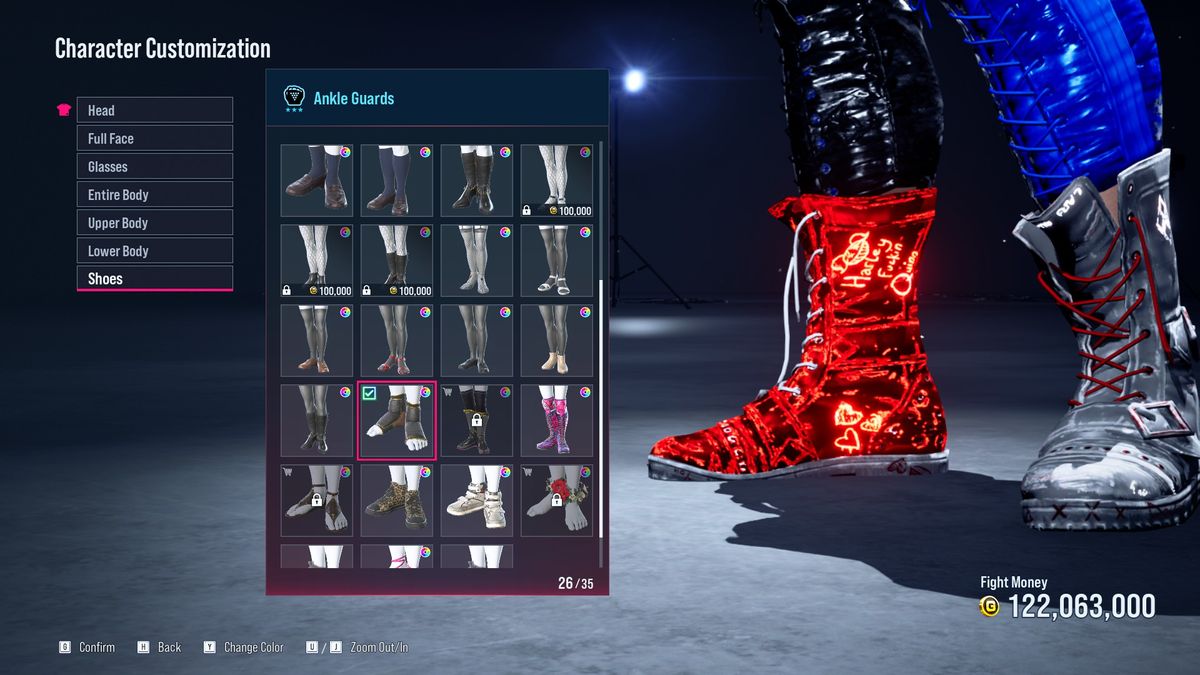
Task: Choose the leopard print sneakers
Action: (x=397, y=501)
